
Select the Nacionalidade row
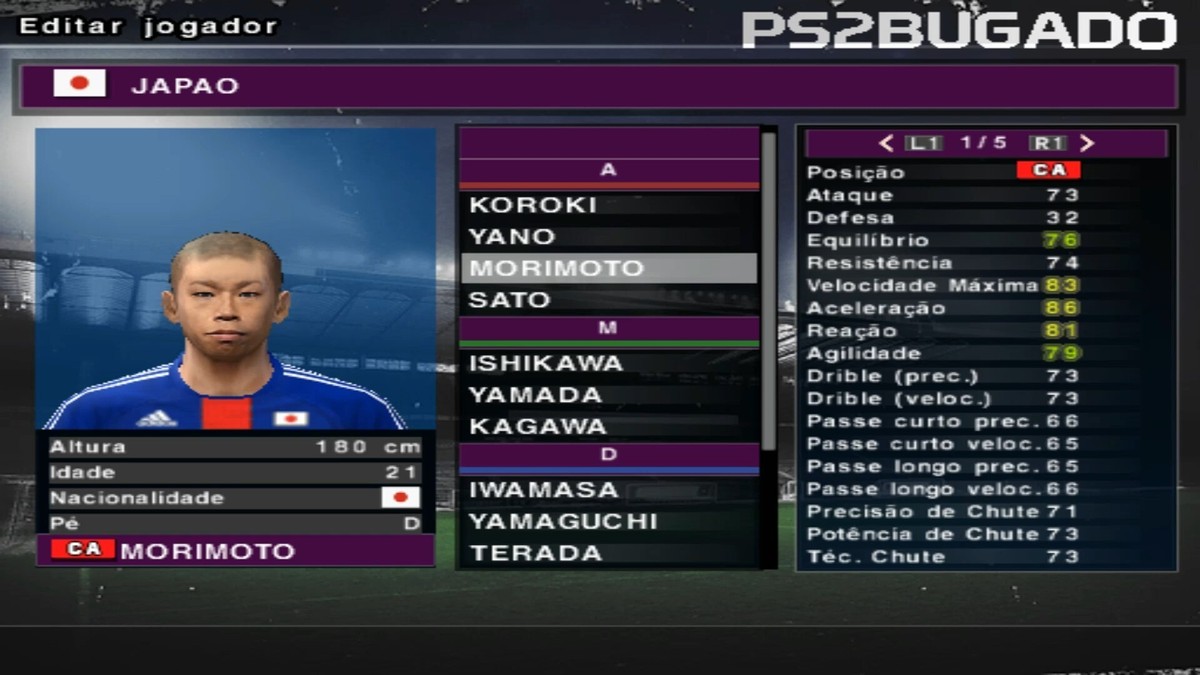235,498
